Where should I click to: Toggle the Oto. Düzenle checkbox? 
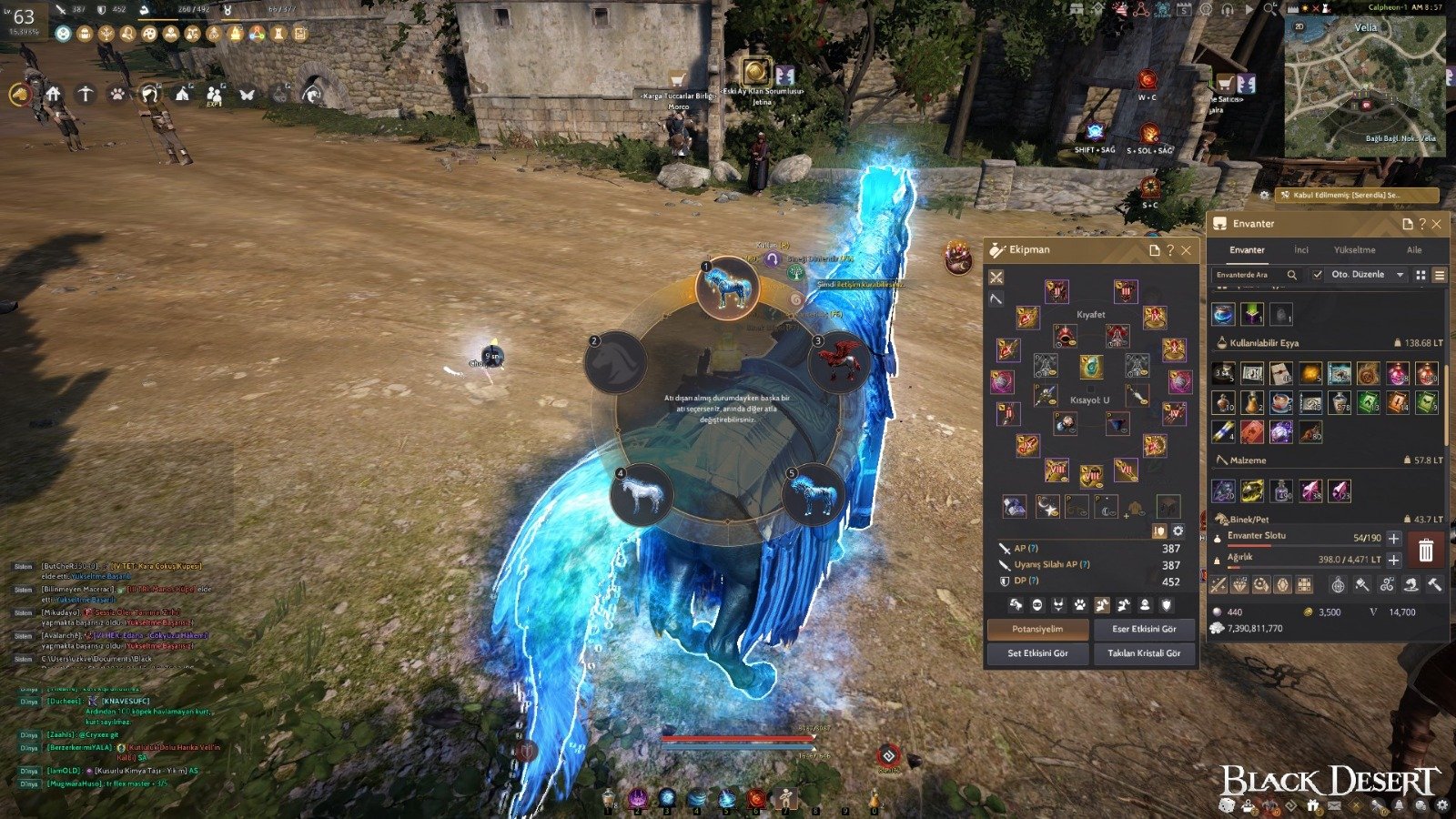tap(1317, 275)
